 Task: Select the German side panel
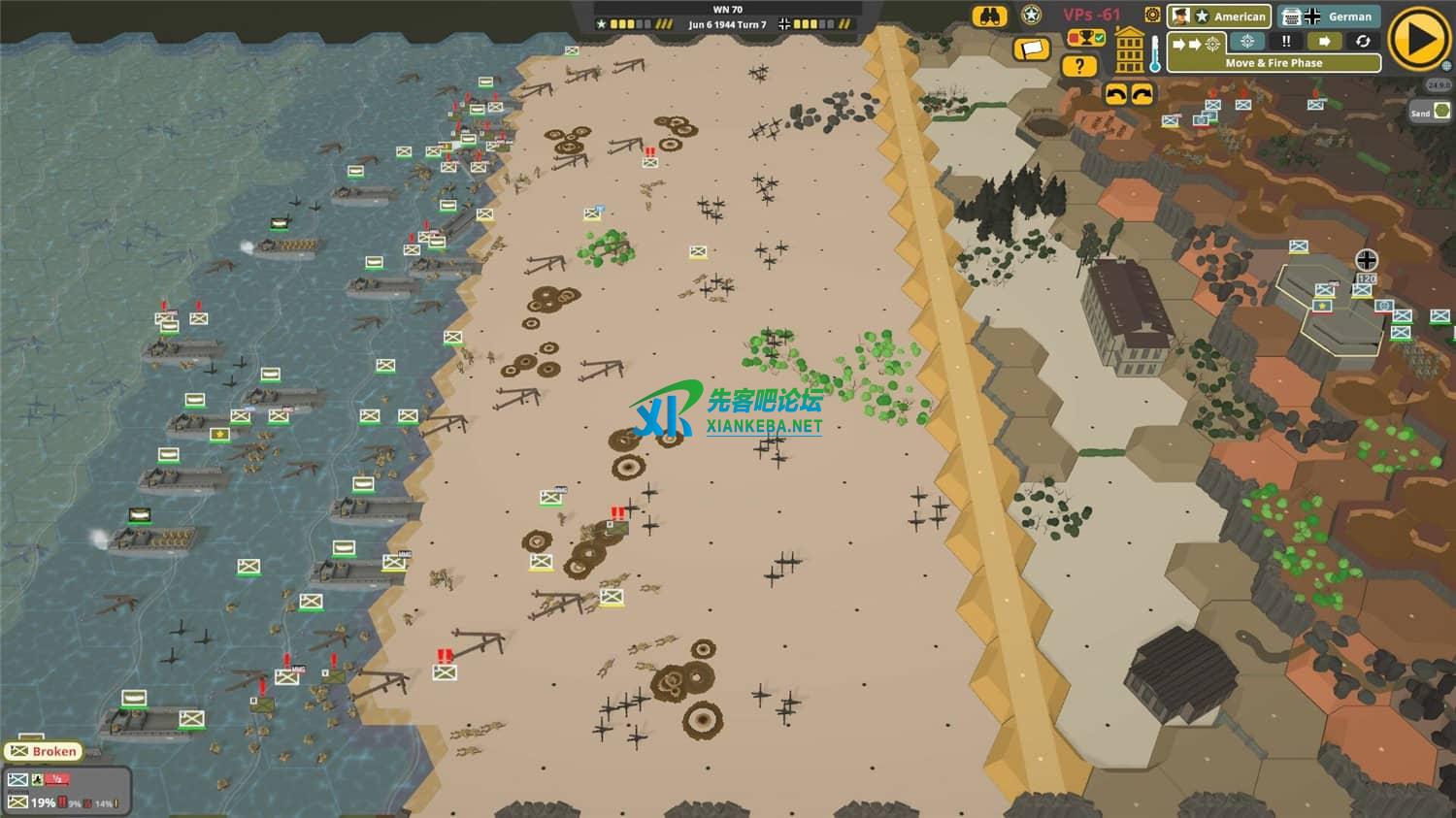click(x=1329, y=16)
